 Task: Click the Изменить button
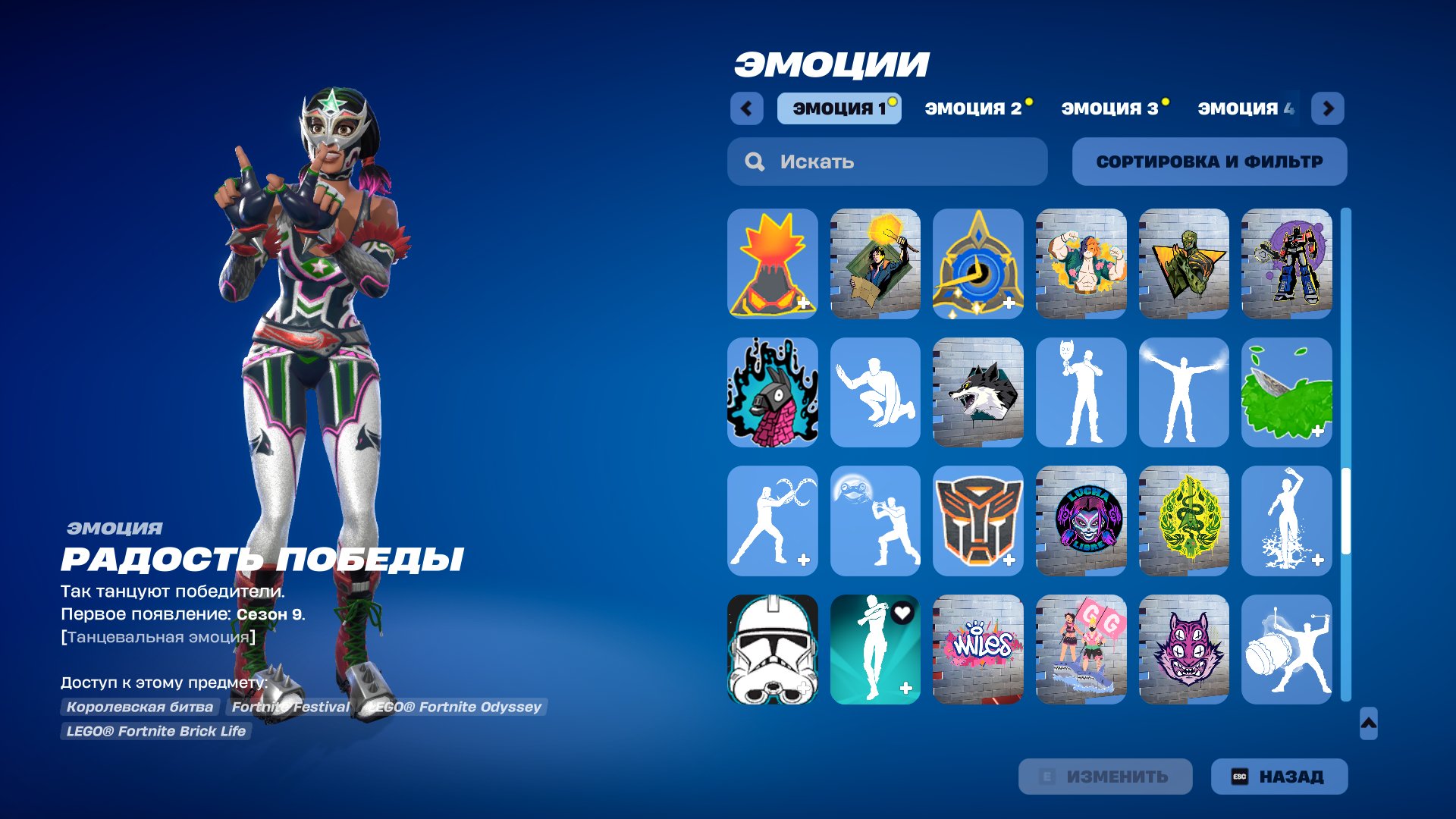1105,777
